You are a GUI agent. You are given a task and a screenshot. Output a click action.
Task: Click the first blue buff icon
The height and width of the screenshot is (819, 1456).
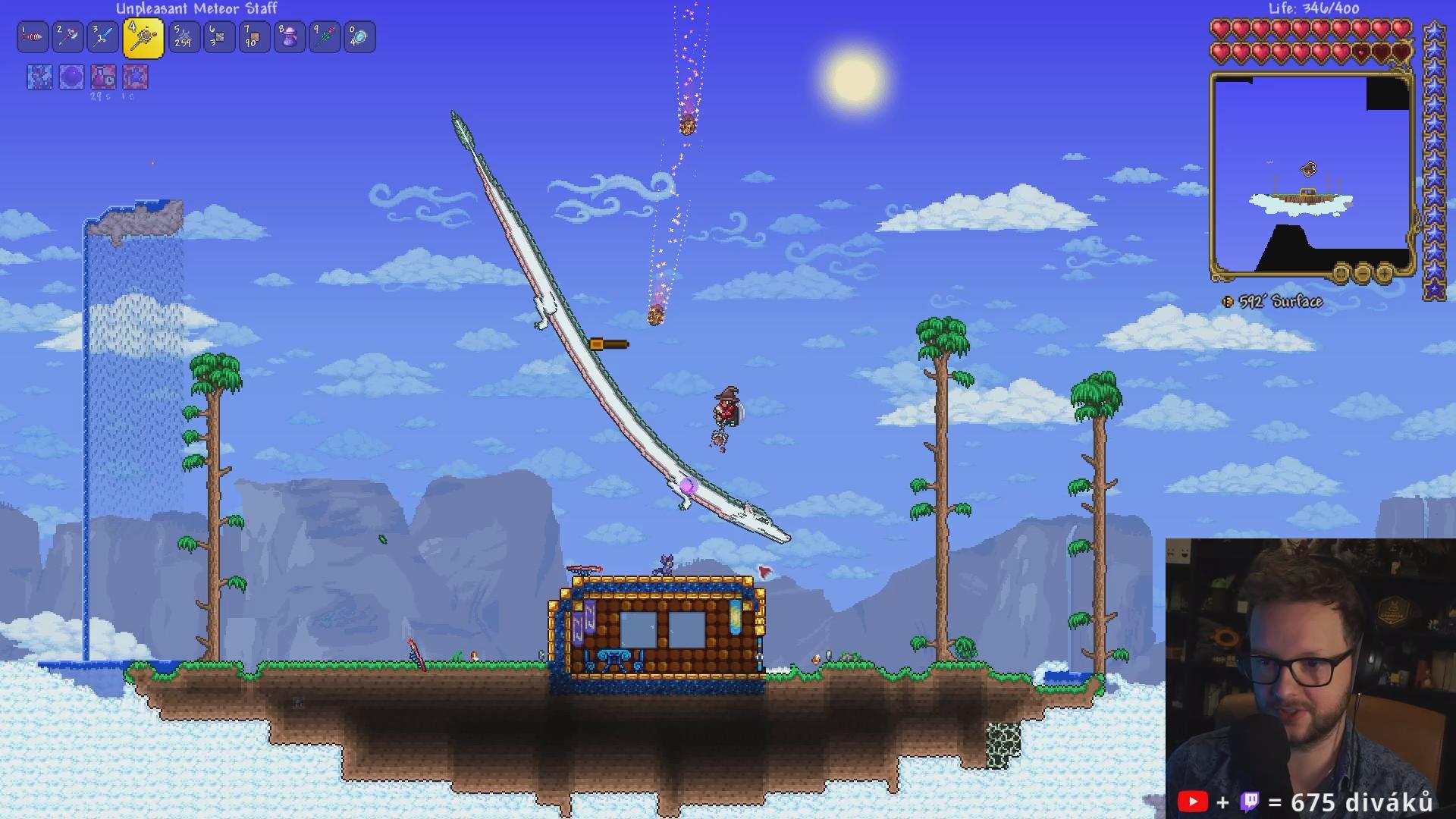39,77
